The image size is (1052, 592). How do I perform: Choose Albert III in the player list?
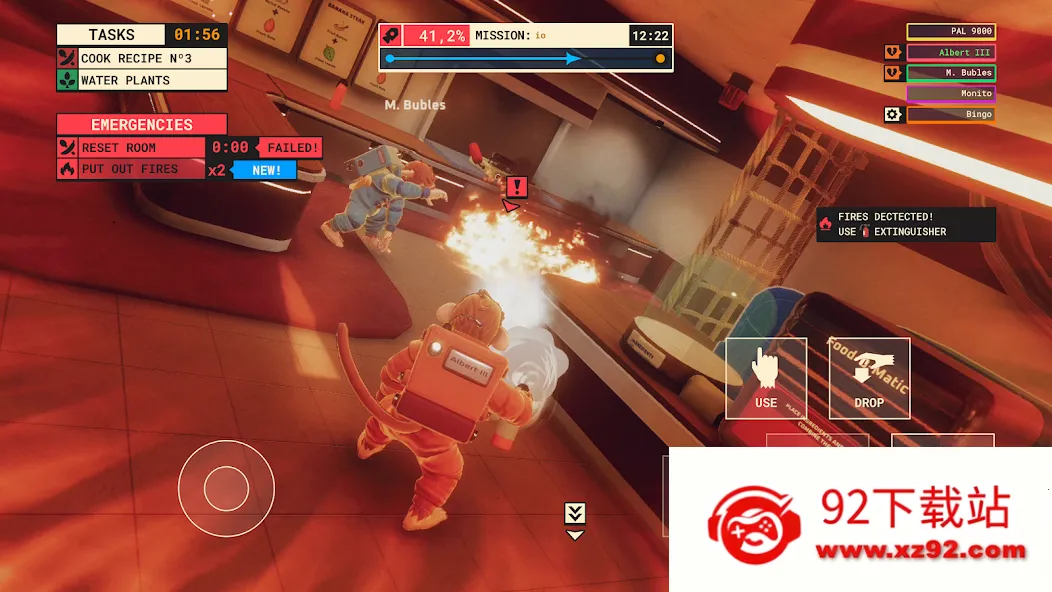coord(951,52)
